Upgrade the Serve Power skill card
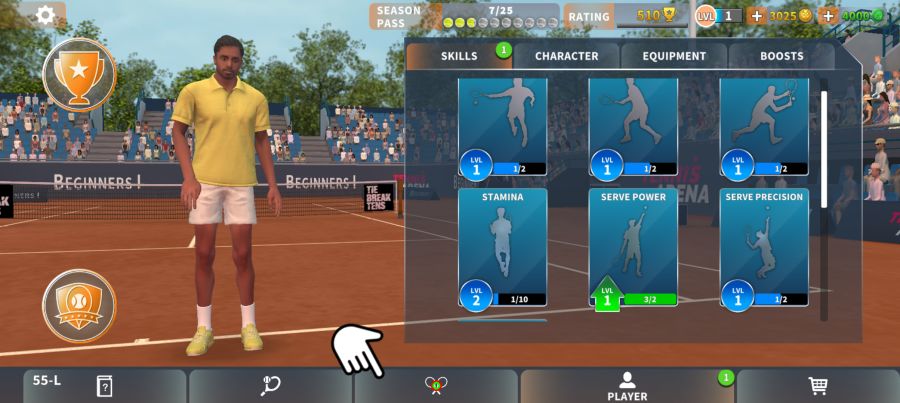Image resolution: width=900 pixels, height=403 pixels. (633, 247)
